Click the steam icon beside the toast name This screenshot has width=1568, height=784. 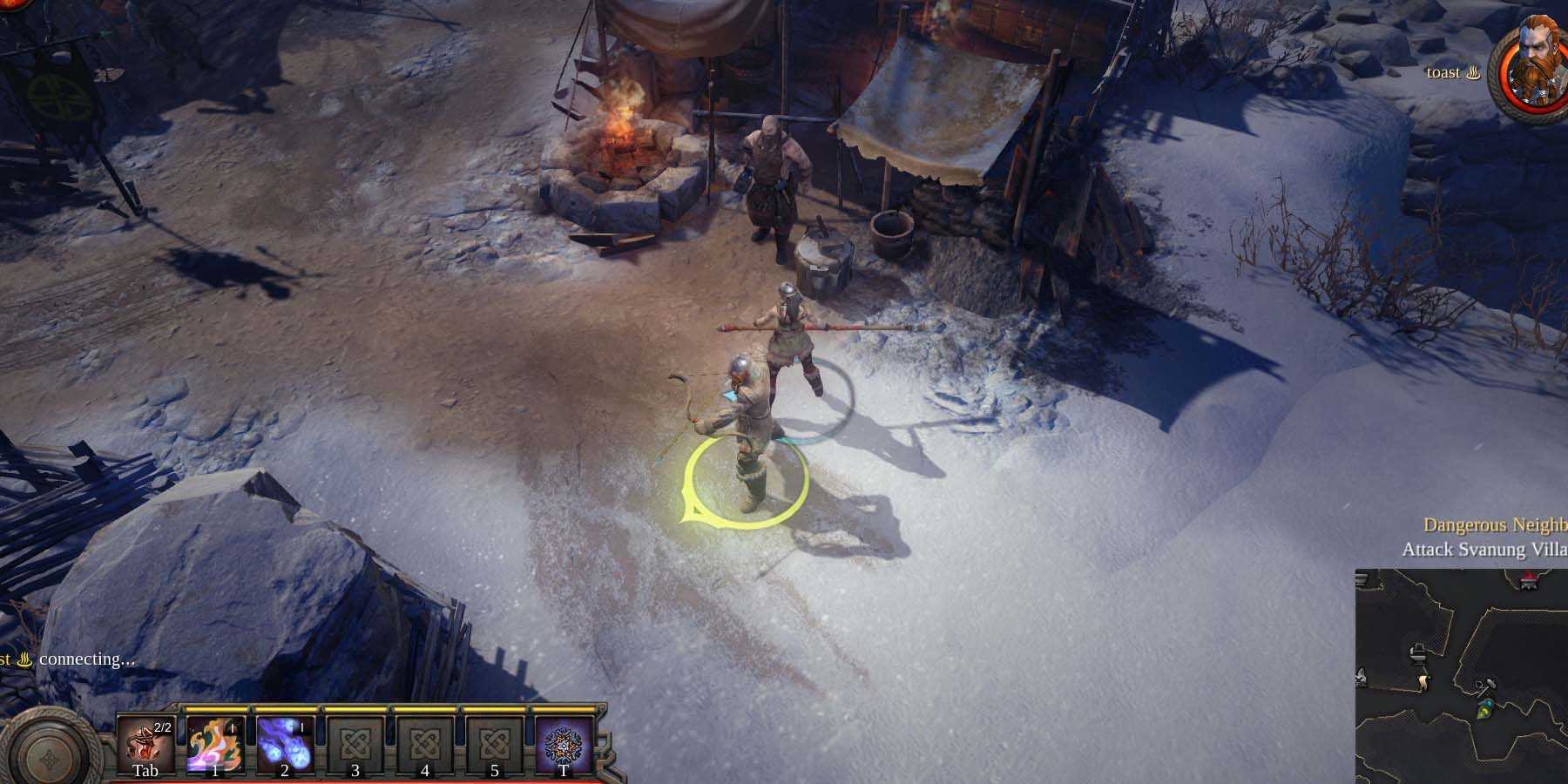[x=1477, y=73]
